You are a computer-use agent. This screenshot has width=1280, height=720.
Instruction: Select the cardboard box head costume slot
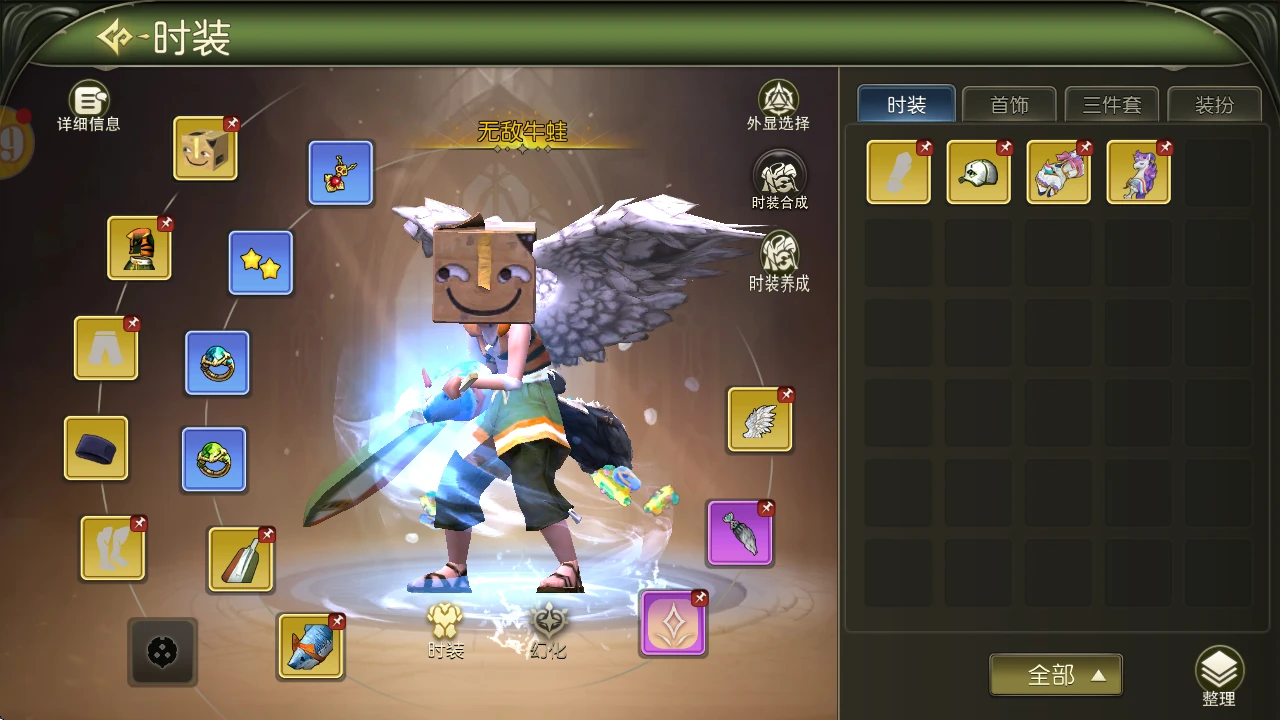click(x=205, y=149)
